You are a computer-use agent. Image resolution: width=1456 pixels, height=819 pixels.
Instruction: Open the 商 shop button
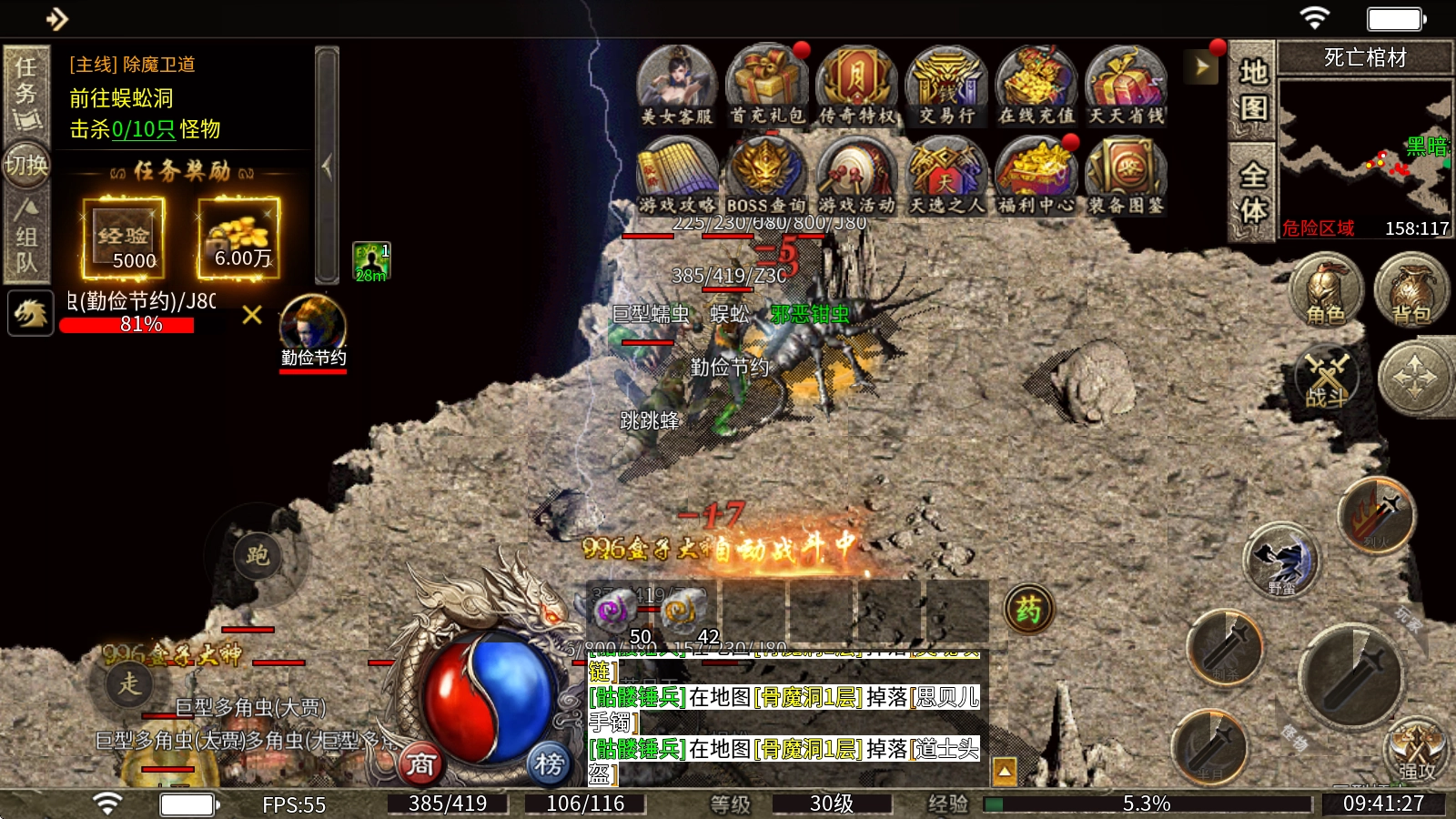(420, 763)
